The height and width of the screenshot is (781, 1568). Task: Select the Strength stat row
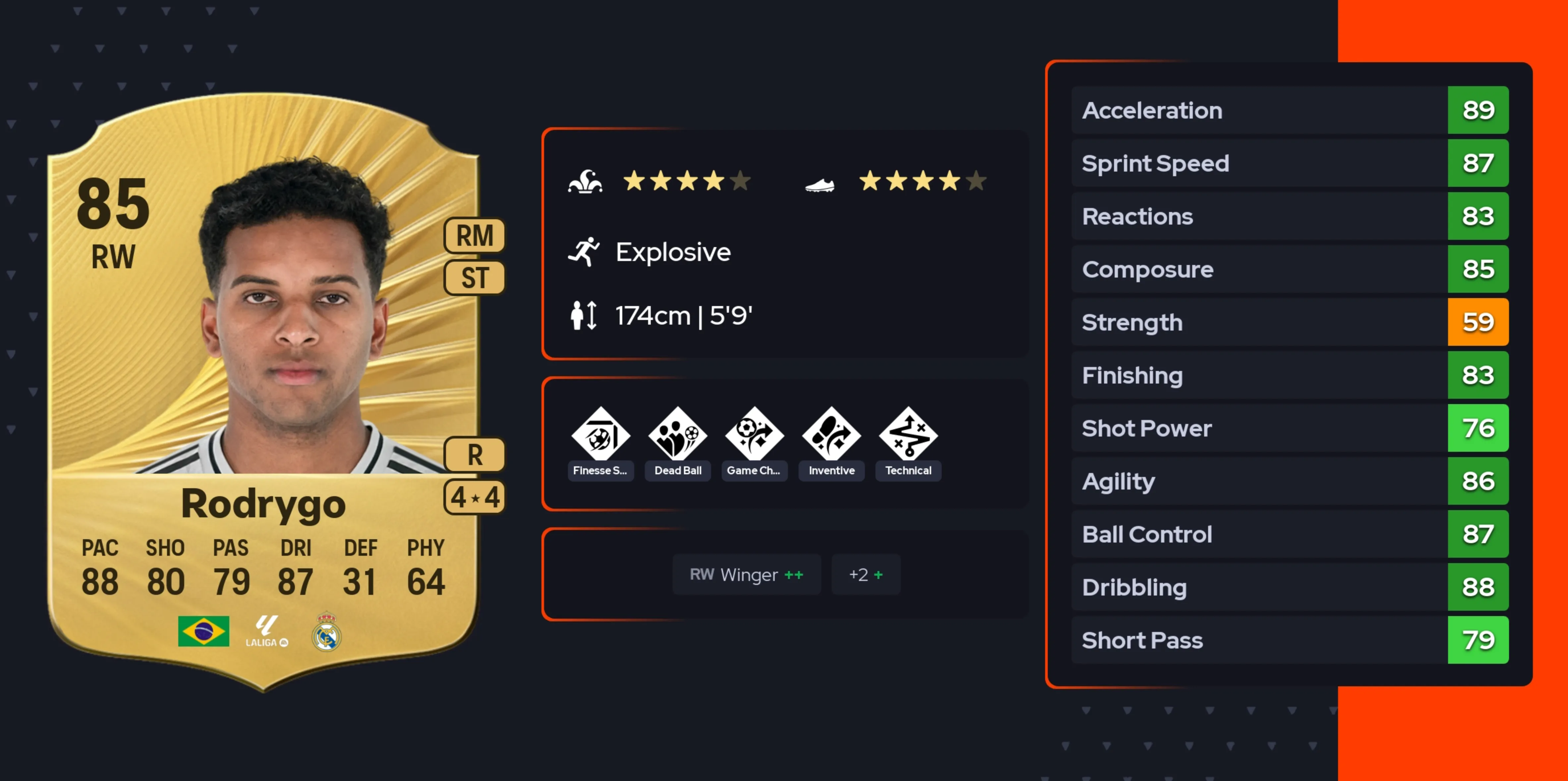[x=1289, y=322]
